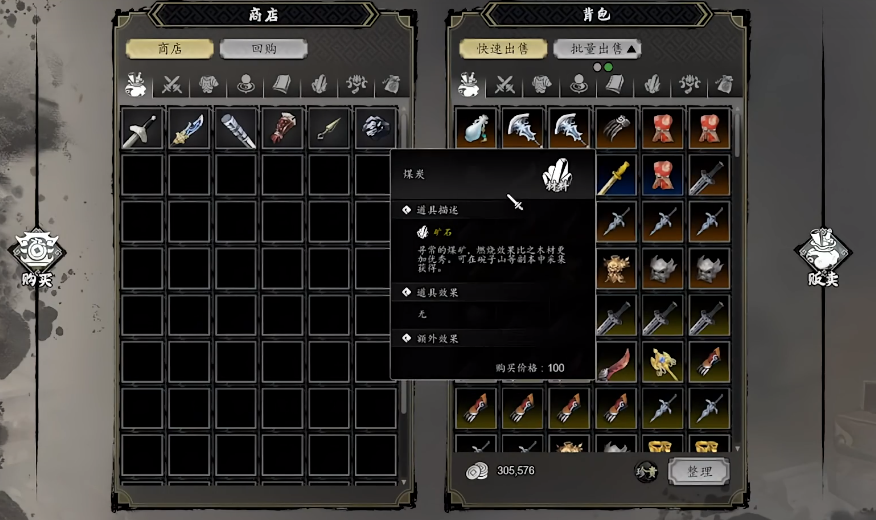Select the gold 商店 tab button
Viewport: 876px width, 520px height.
click(169, 49)
